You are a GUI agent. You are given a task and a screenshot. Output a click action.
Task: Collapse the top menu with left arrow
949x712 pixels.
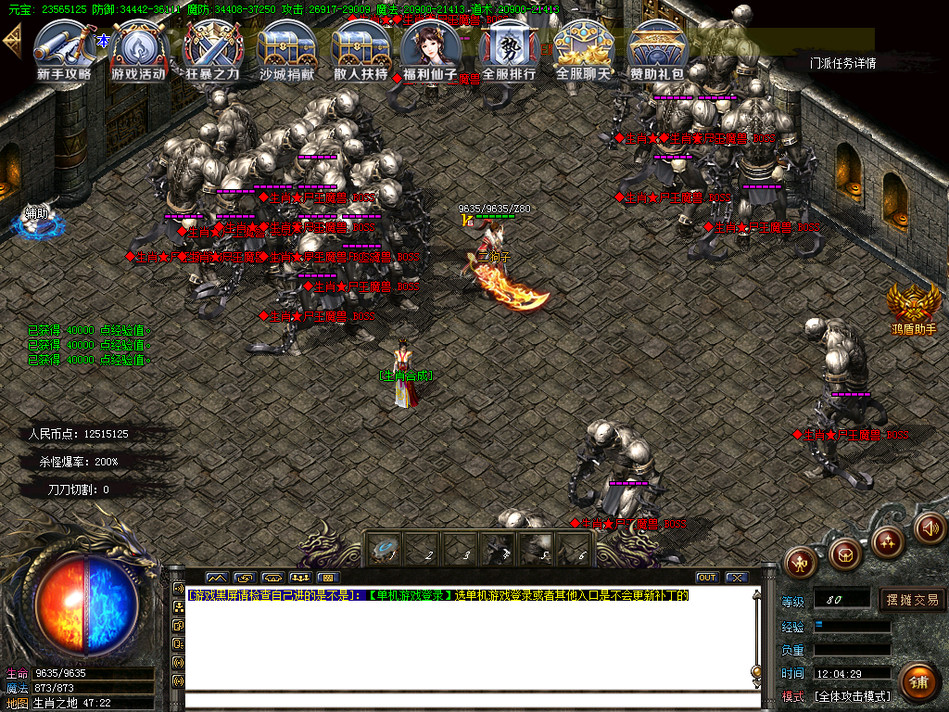coord(12,40)
